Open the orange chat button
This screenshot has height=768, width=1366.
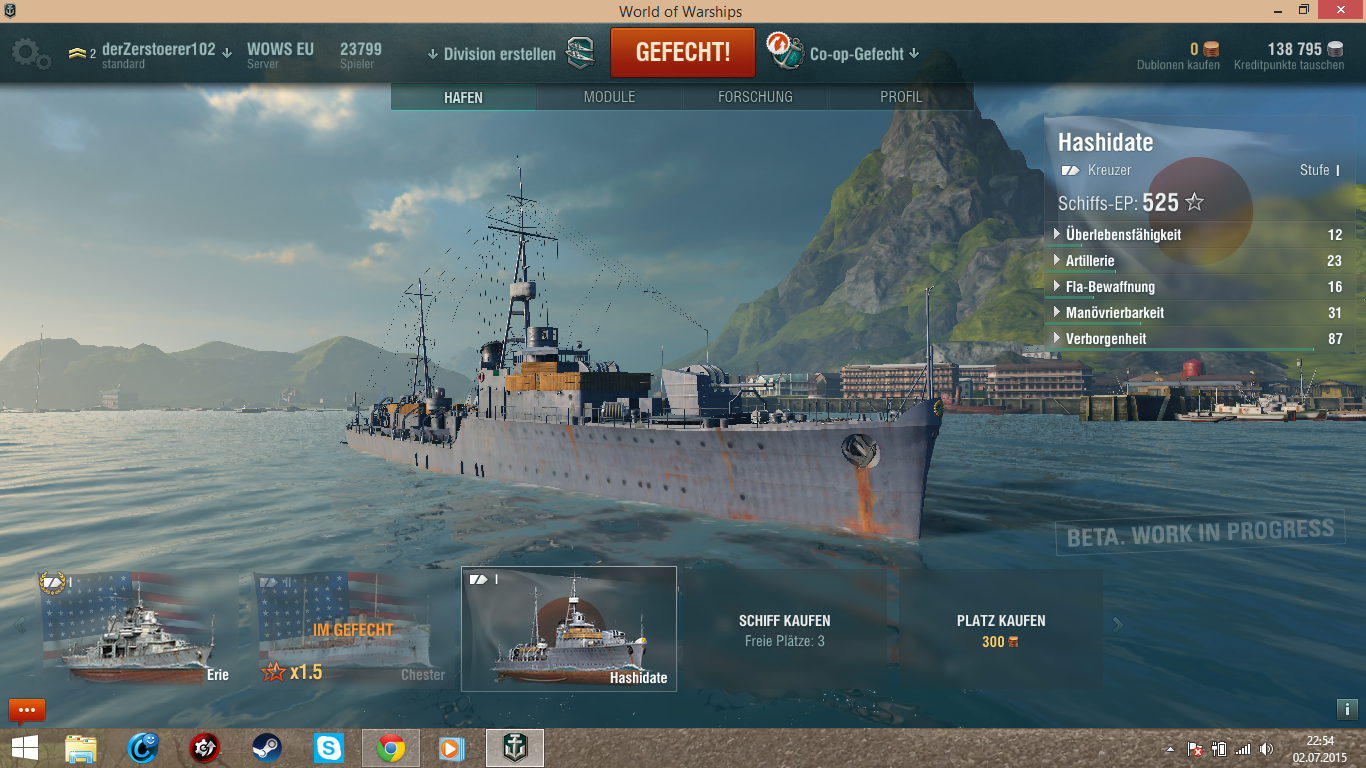(27, 710)
